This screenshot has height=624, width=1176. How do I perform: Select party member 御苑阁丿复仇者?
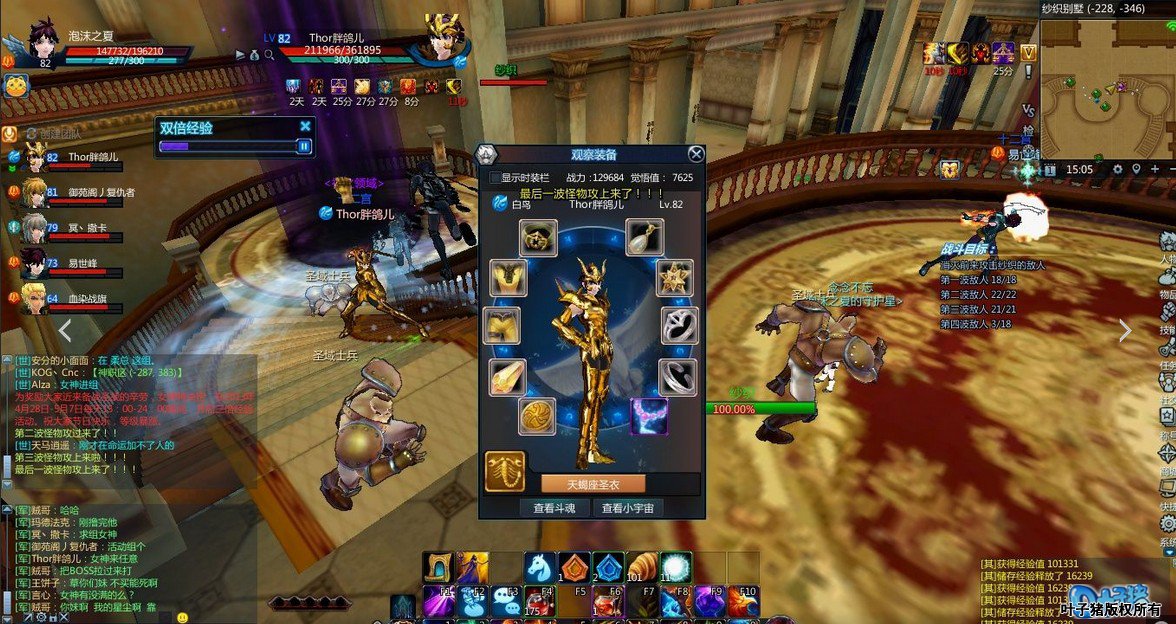(34, 191)
